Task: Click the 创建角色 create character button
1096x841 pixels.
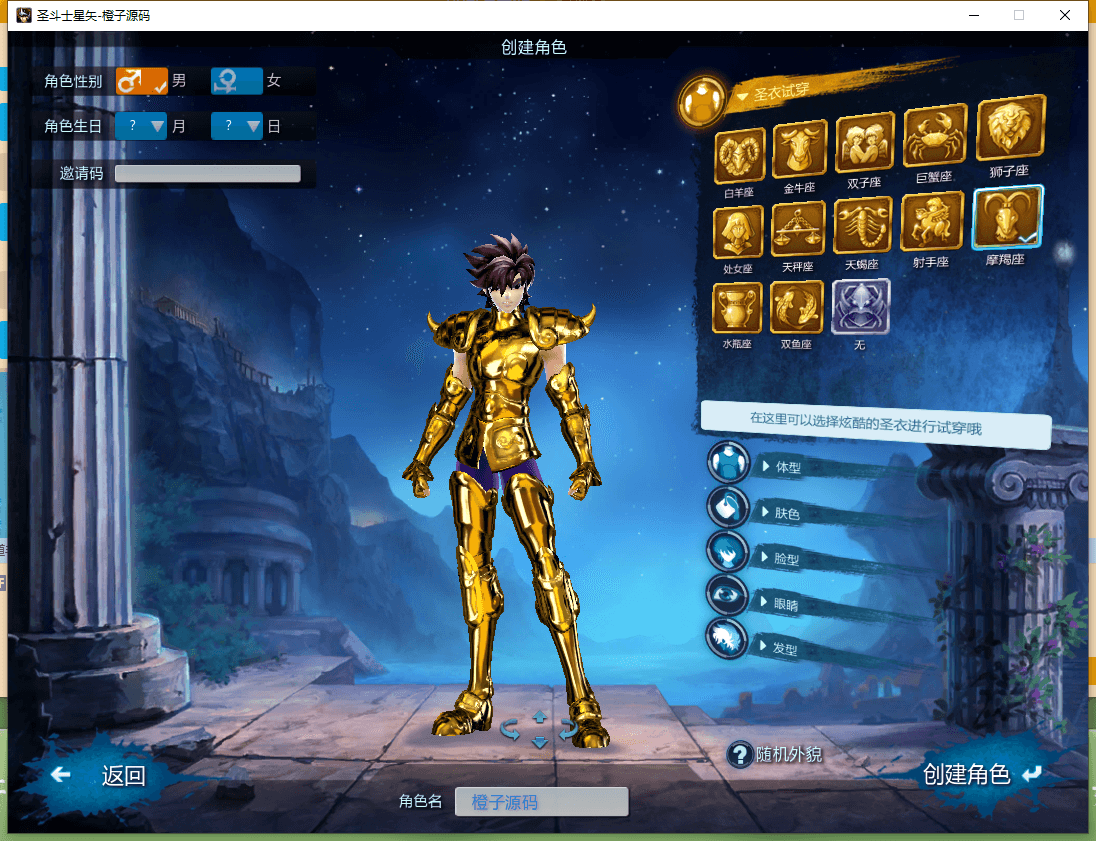Action: (x=980, y=774)
